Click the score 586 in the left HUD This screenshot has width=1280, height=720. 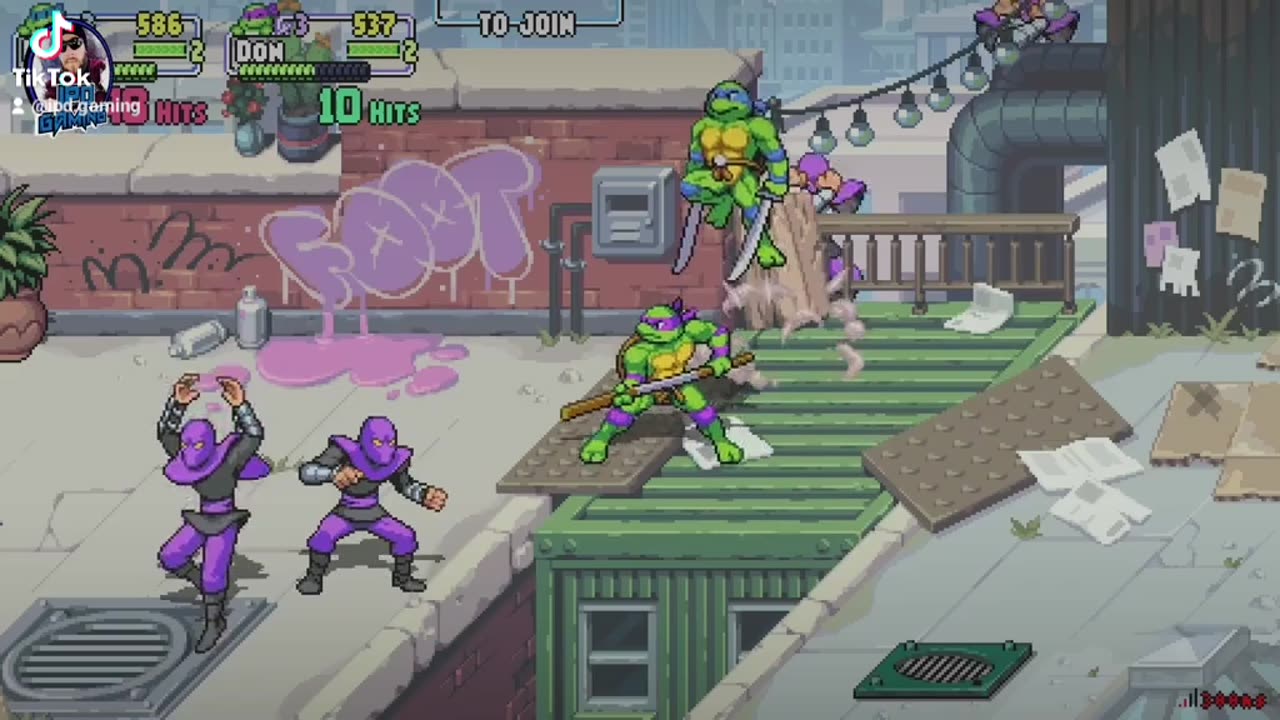pos(160,22)
